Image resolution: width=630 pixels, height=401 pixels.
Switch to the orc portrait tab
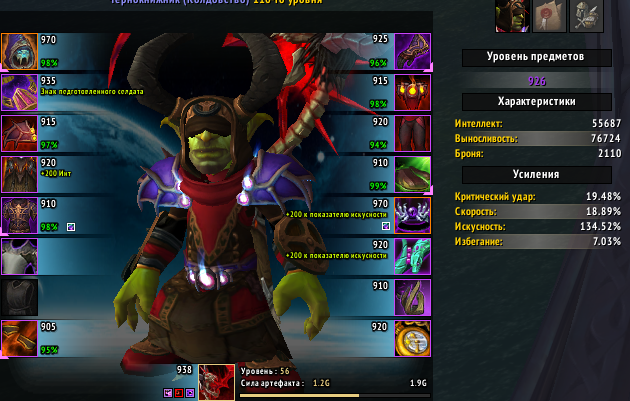pyautogui.click(x=513, y=15)
